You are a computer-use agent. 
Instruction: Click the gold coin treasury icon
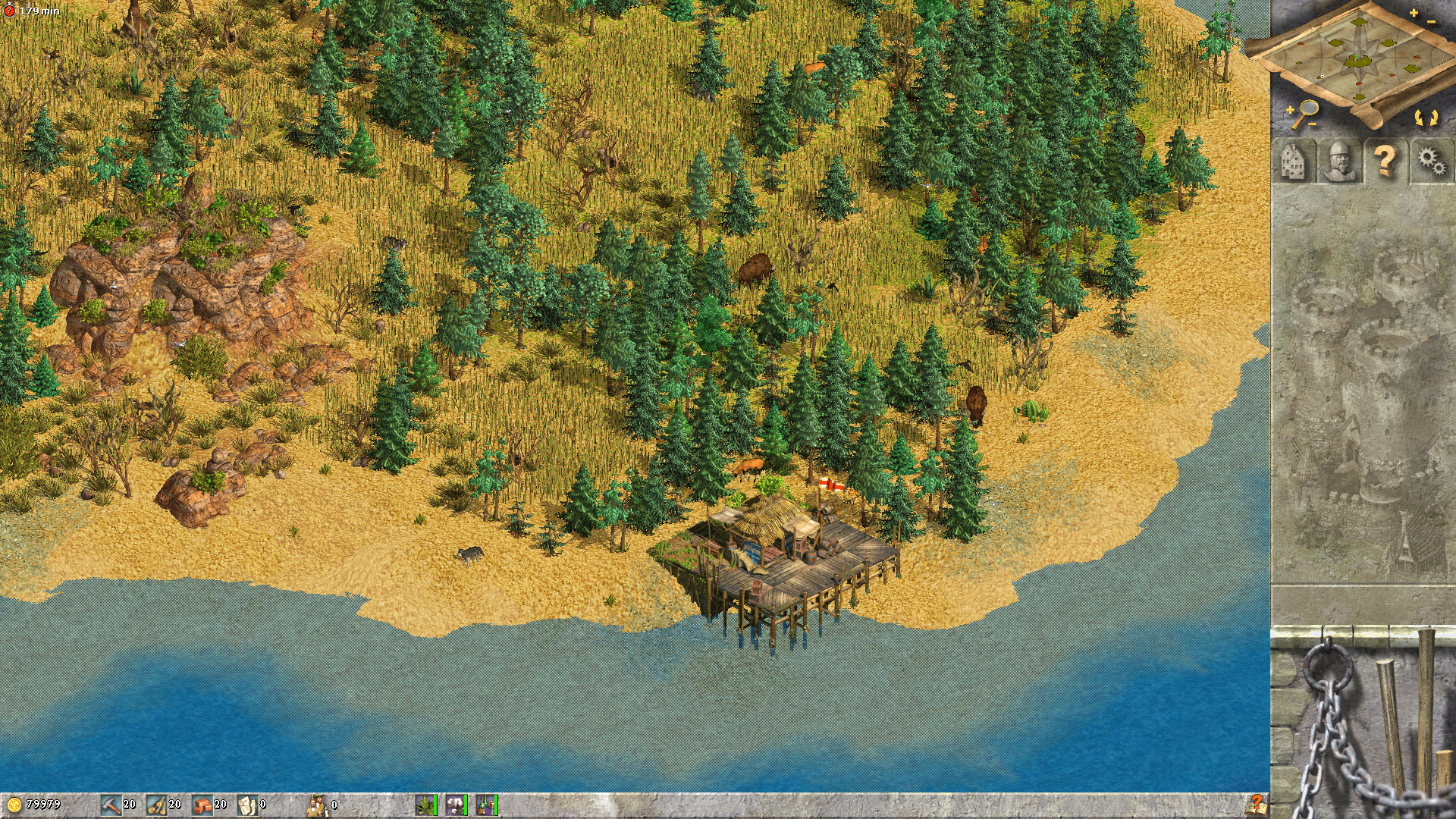[x=14, y=805]
